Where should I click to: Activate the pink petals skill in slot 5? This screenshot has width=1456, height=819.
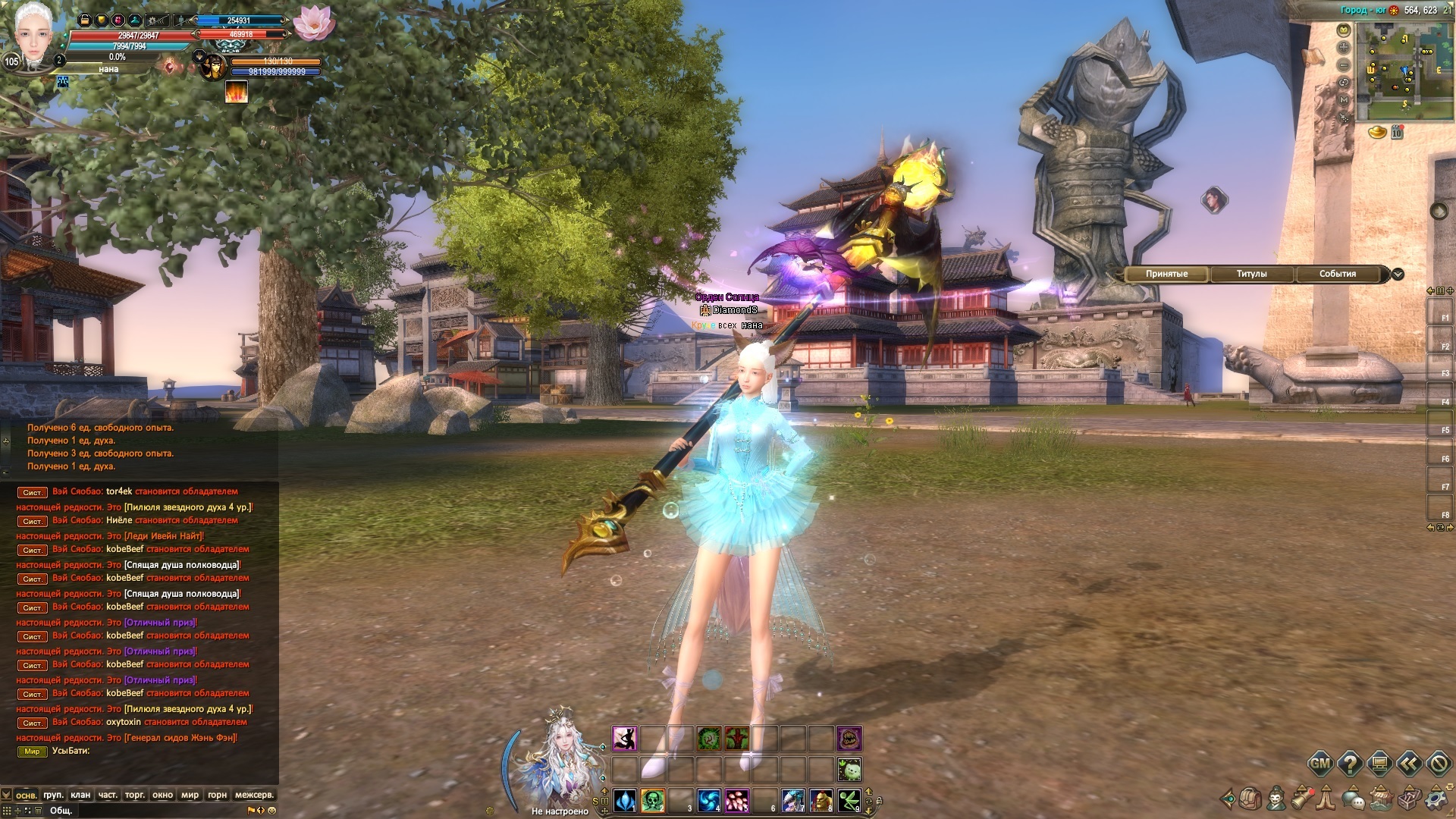pos(736,800)
